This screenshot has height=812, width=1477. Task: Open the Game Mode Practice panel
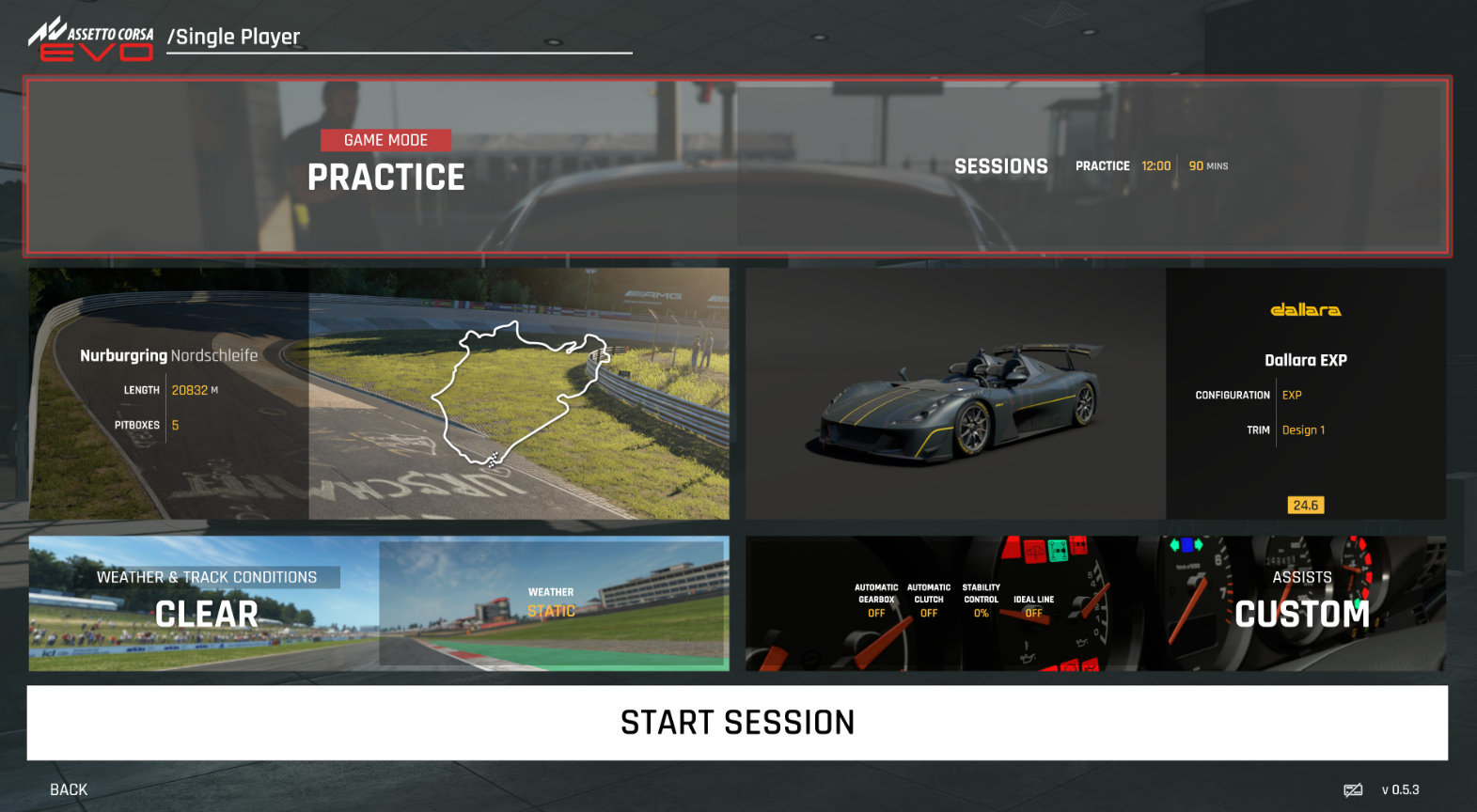pyautogui.click(x=737, y=166)
